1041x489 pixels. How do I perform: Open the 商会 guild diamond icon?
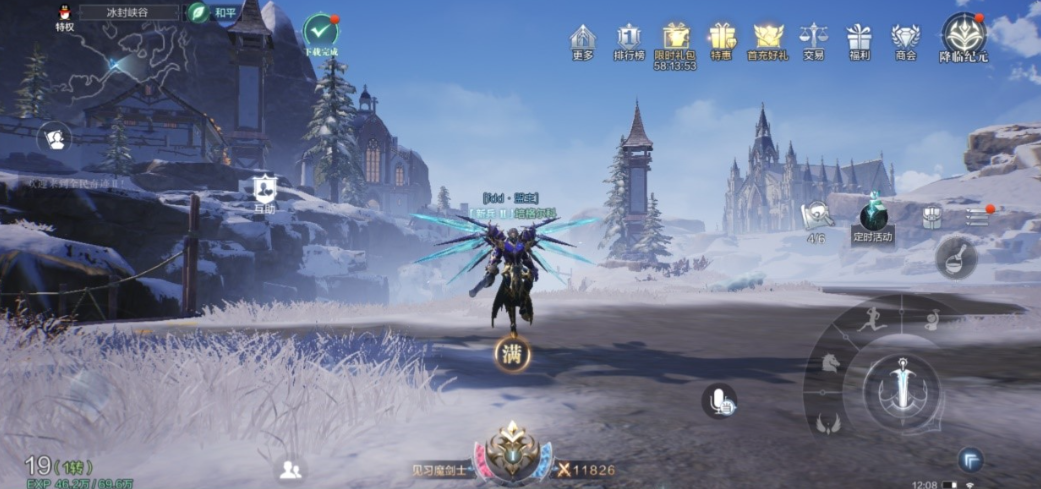905,39
